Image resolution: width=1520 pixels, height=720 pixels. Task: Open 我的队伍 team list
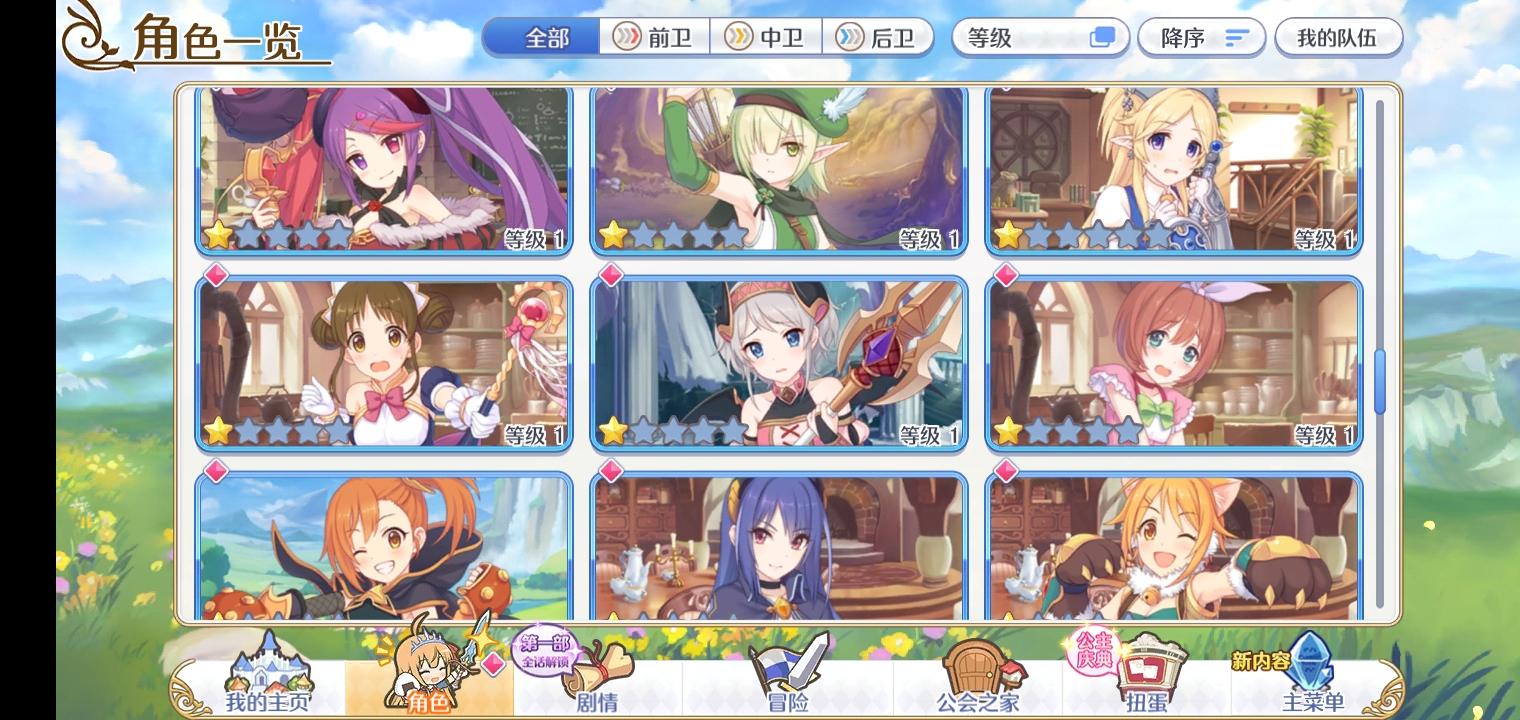(x=1340, y=37)
